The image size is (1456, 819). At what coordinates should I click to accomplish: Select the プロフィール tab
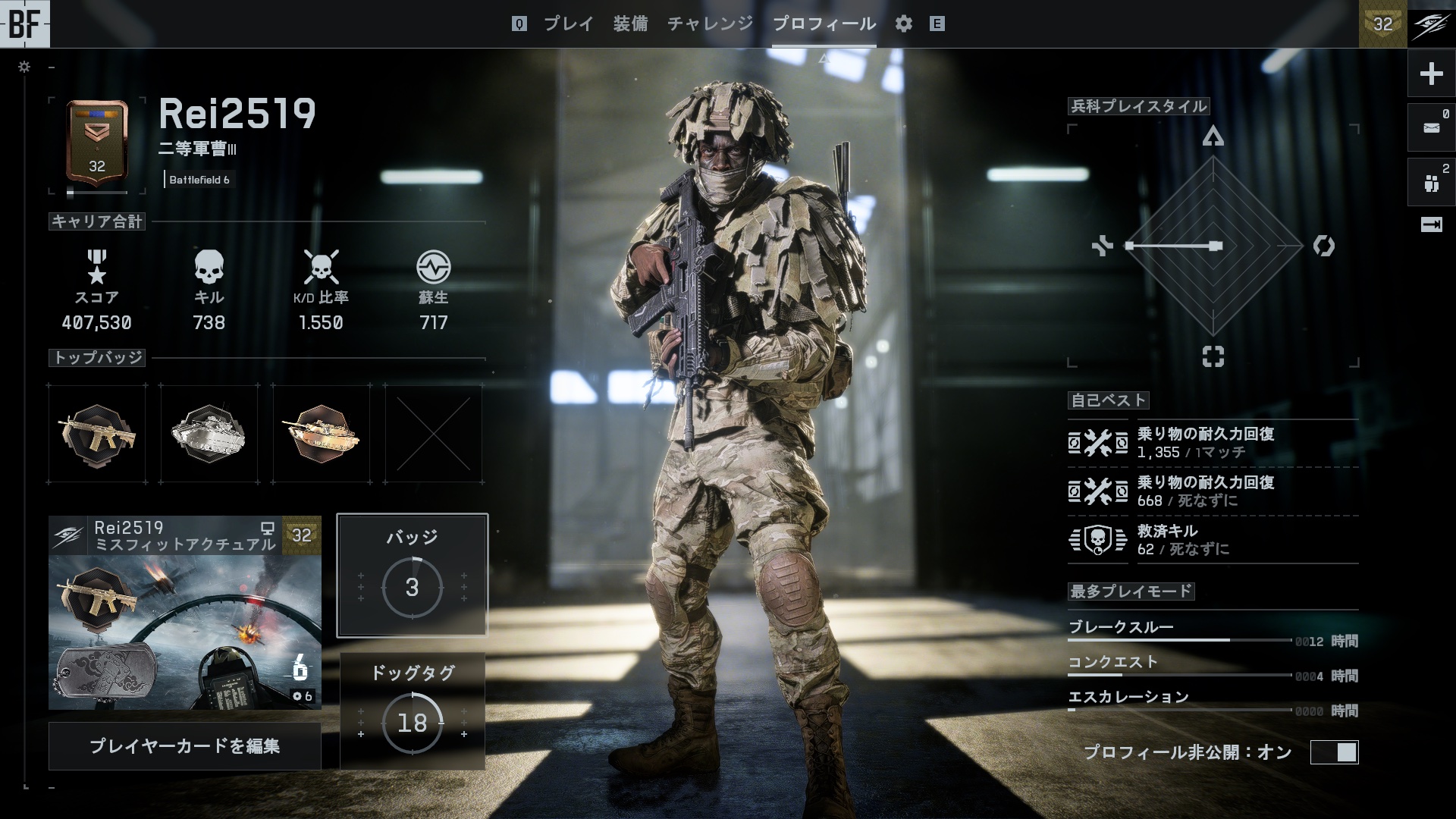[824, 24]
